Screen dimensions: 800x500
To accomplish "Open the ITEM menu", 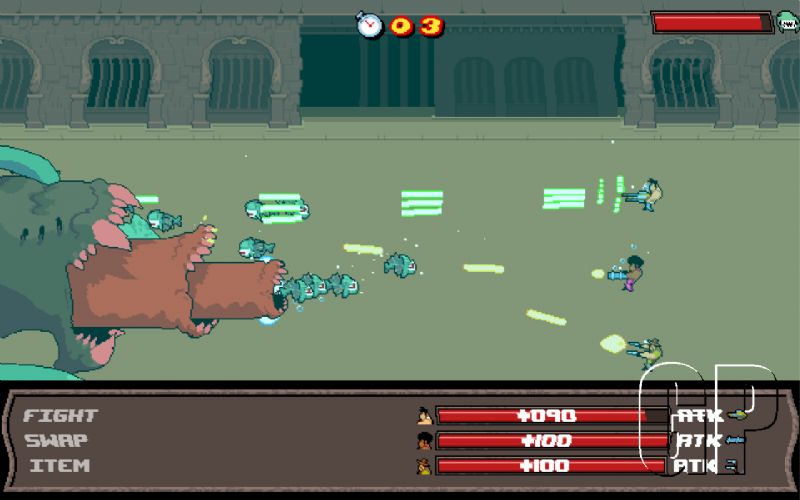I will (60, 465).
